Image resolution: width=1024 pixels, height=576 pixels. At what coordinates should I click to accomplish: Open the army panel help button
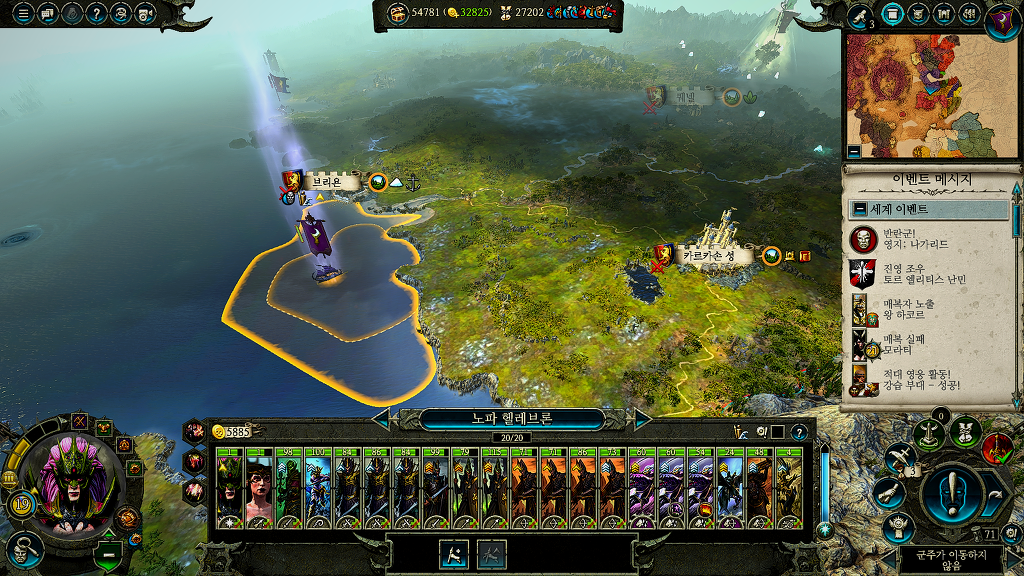click(799, 432)
